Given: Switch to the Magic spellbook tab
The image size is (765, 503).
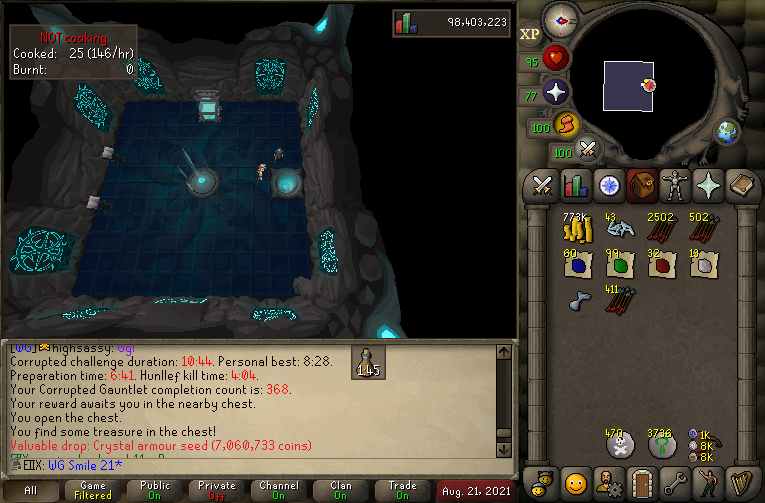Looking at the screenshot, I should point(739,185).
